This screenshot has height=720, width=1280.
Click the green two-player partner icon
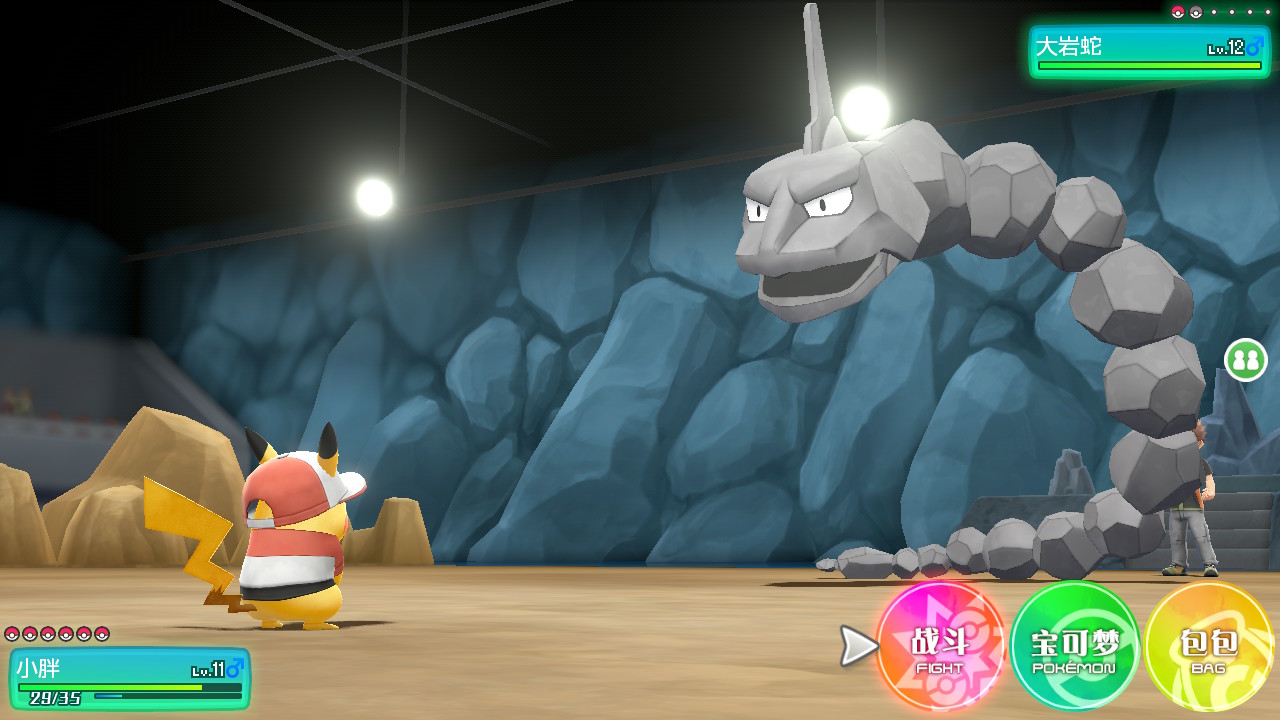(x=1245, y=360)
